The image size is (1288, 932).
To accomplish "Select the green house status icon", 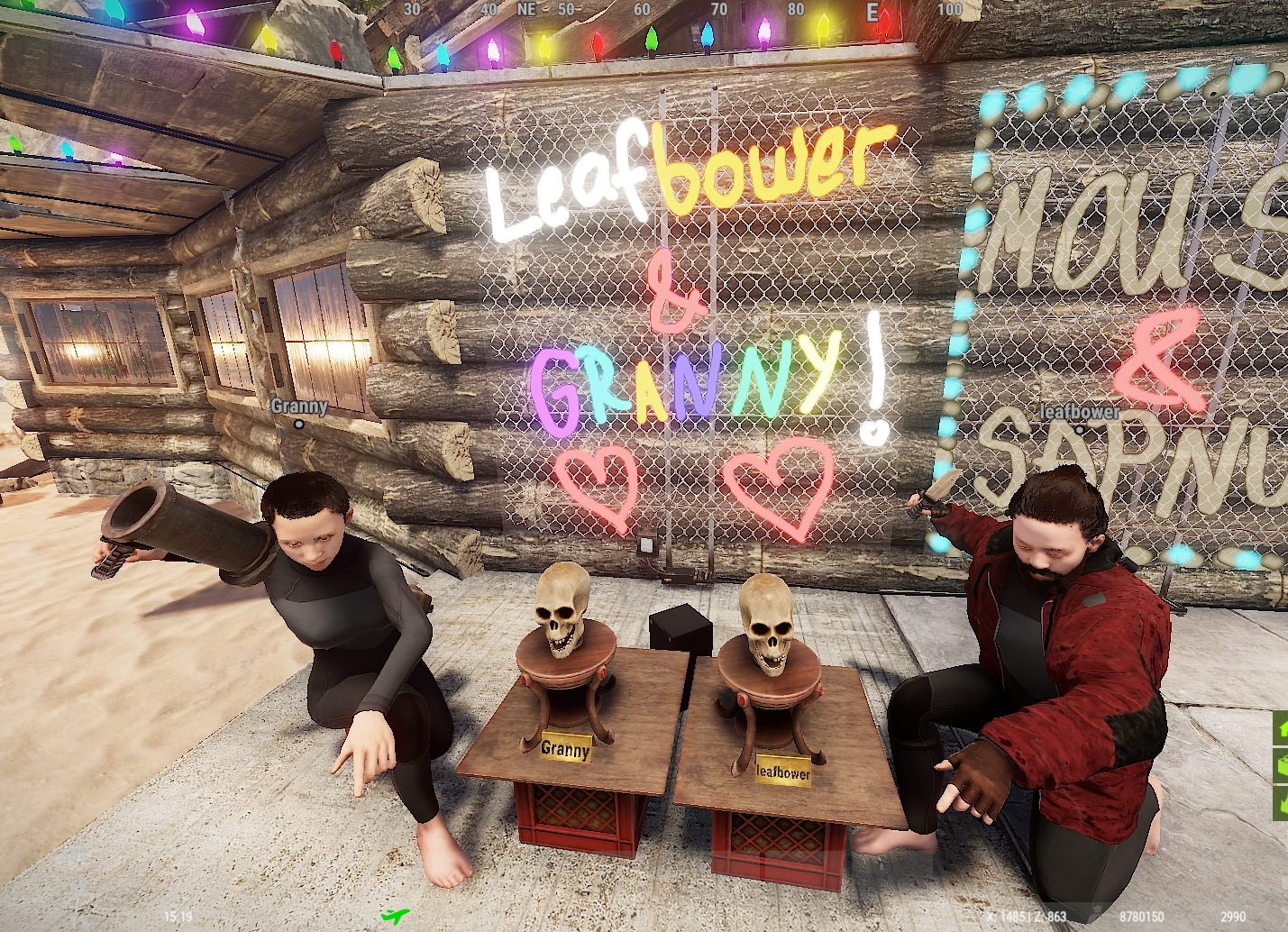I will (1281, 727).
